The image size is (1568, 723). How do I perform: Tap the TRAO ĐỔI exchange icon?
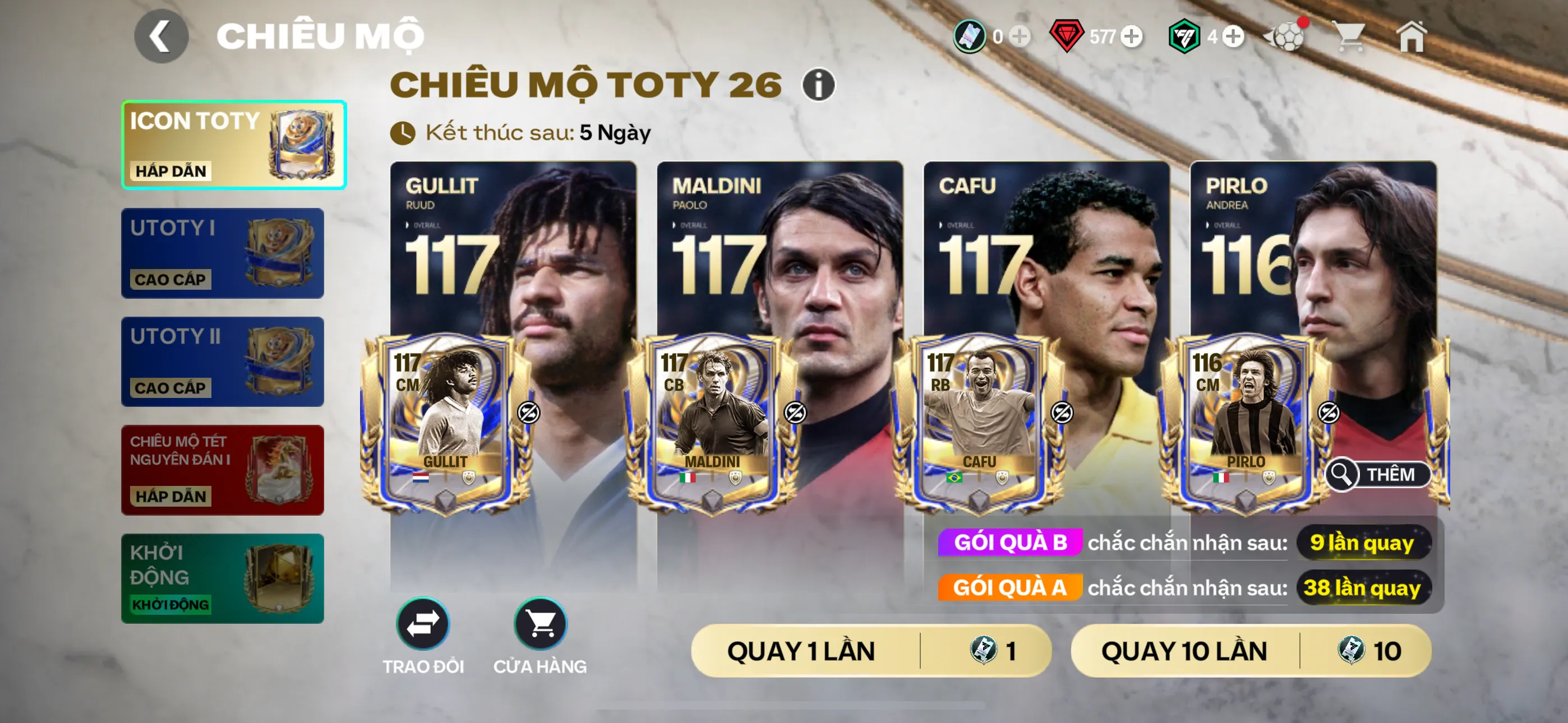coord(422,624)
